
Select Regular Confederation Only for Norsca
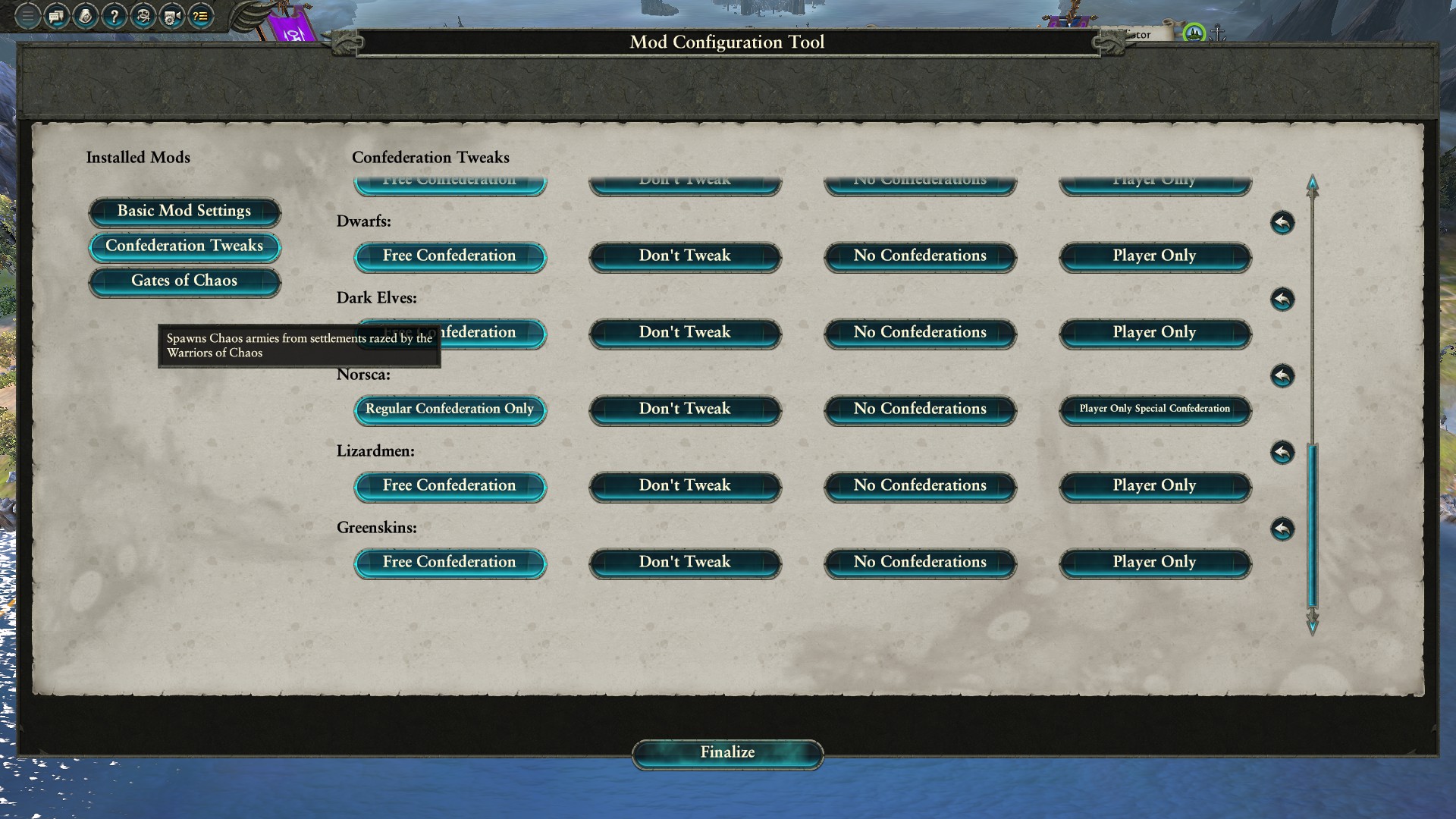click(x=450, y=409)
